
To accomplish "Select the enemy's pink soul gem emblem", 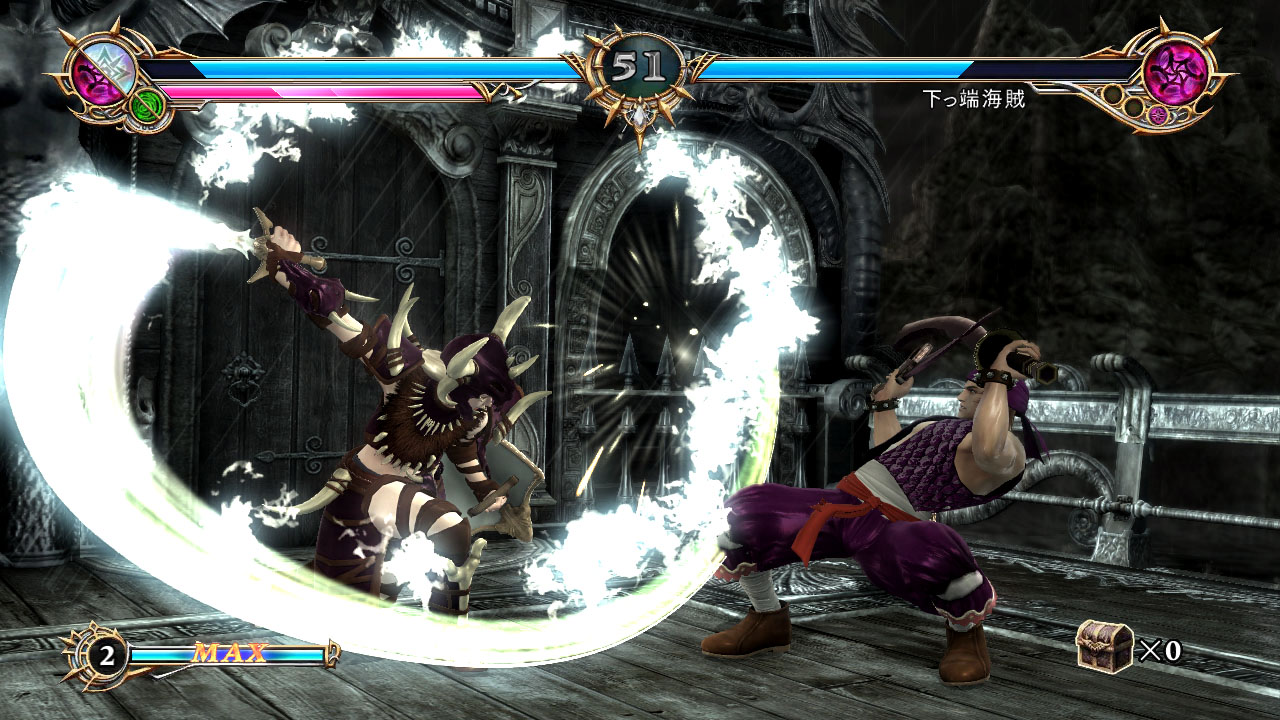I will click(1178, 73).
